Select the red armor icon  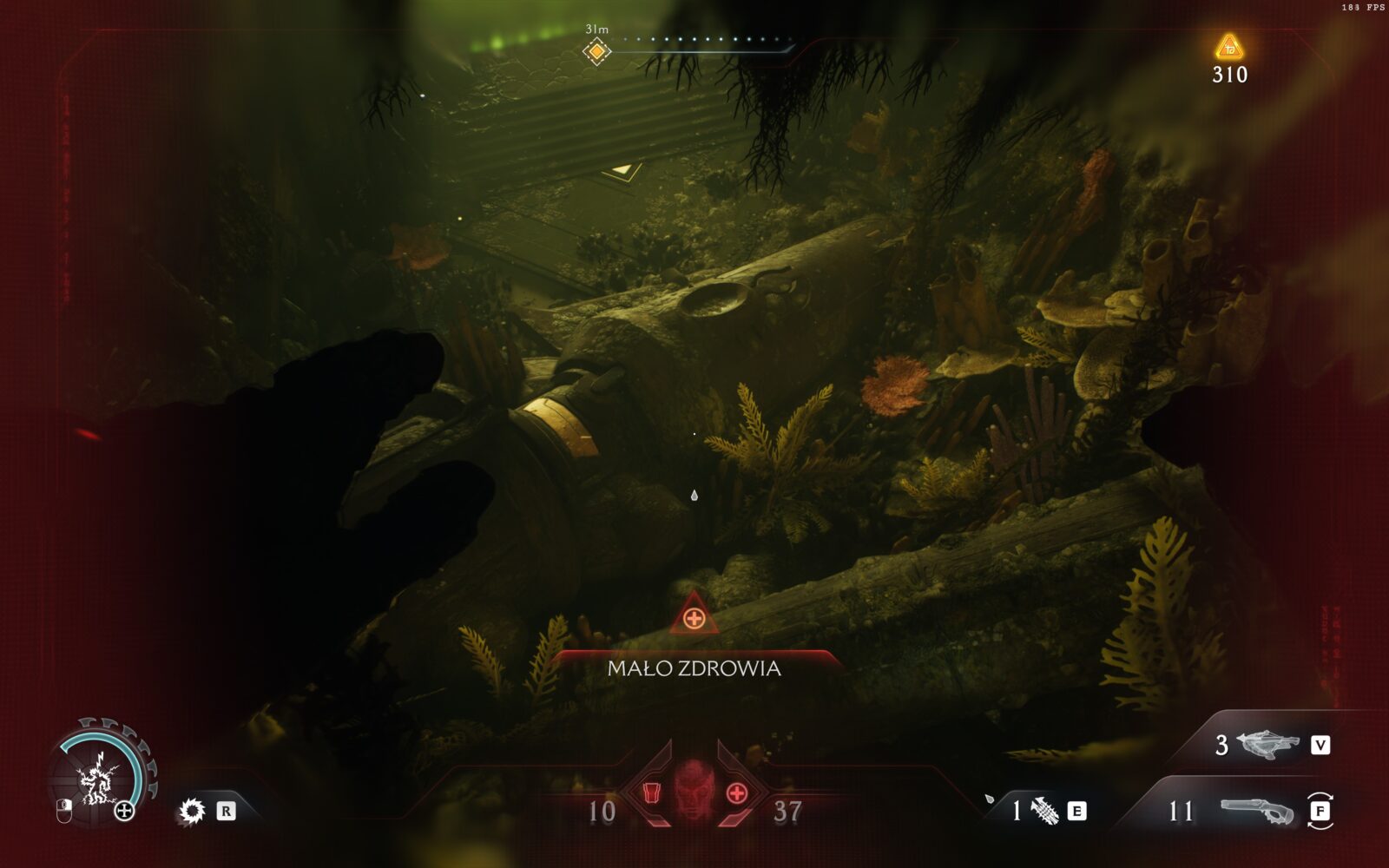click(653, 793)
